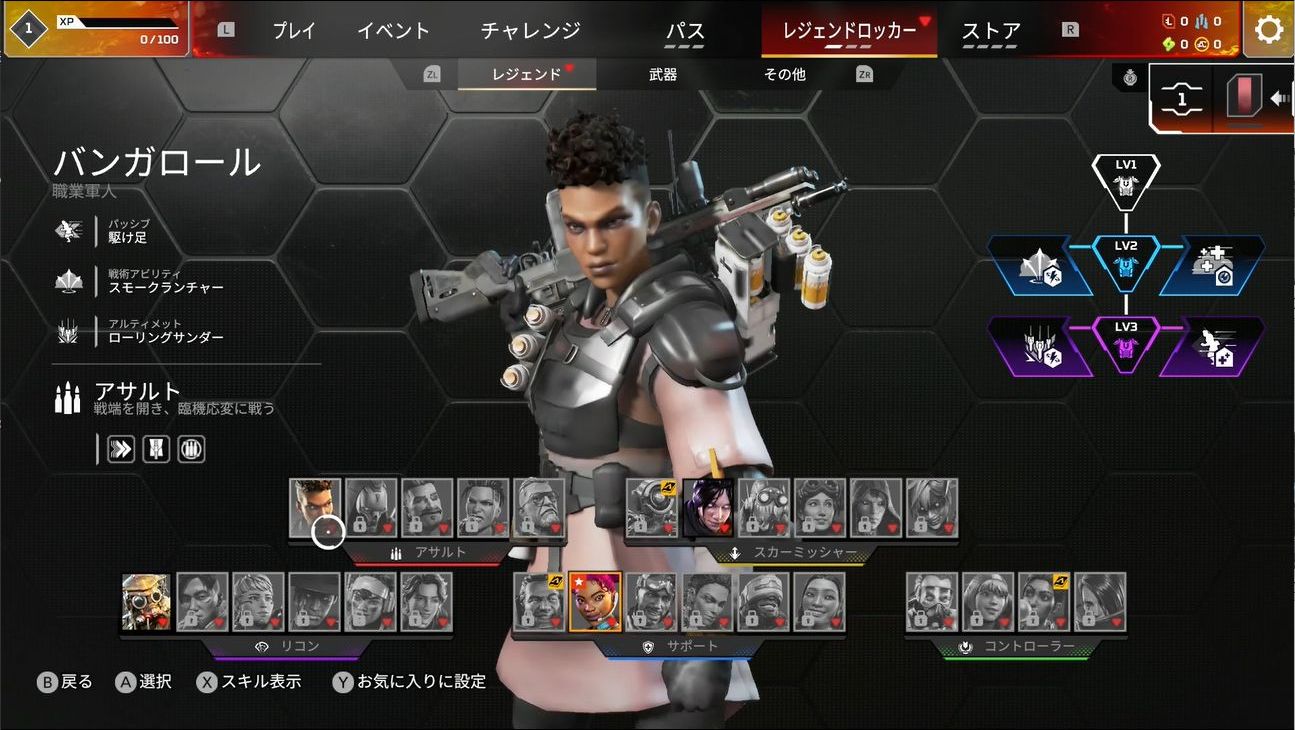Screen dimensions: 1295x730
Task: Open settings with the gear icon
Action: point(1268,29)
